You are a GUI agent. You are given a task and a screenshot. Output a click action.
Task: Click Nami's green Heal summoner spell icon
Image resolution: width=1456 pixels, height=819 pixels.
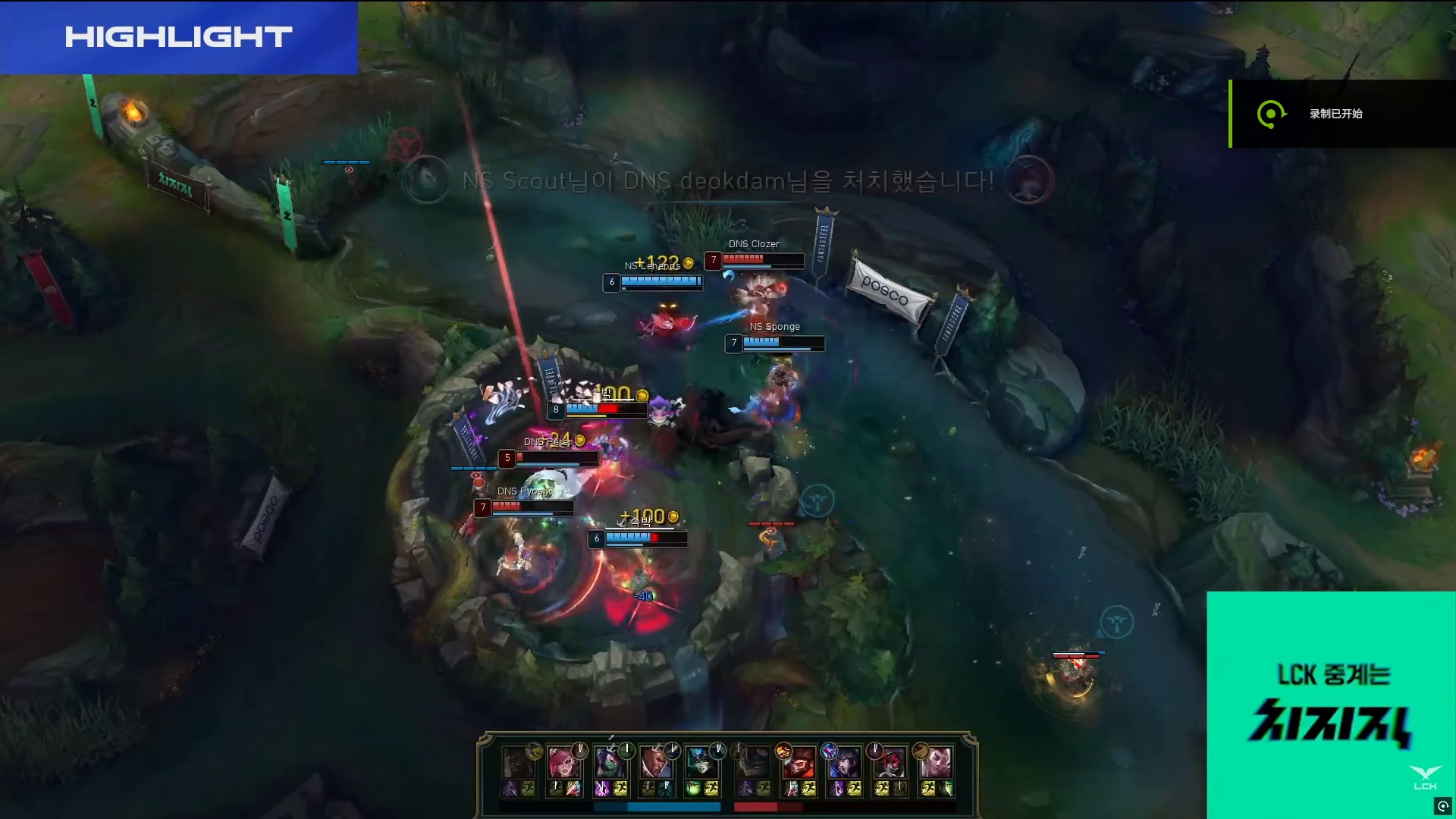click(693, 789)
